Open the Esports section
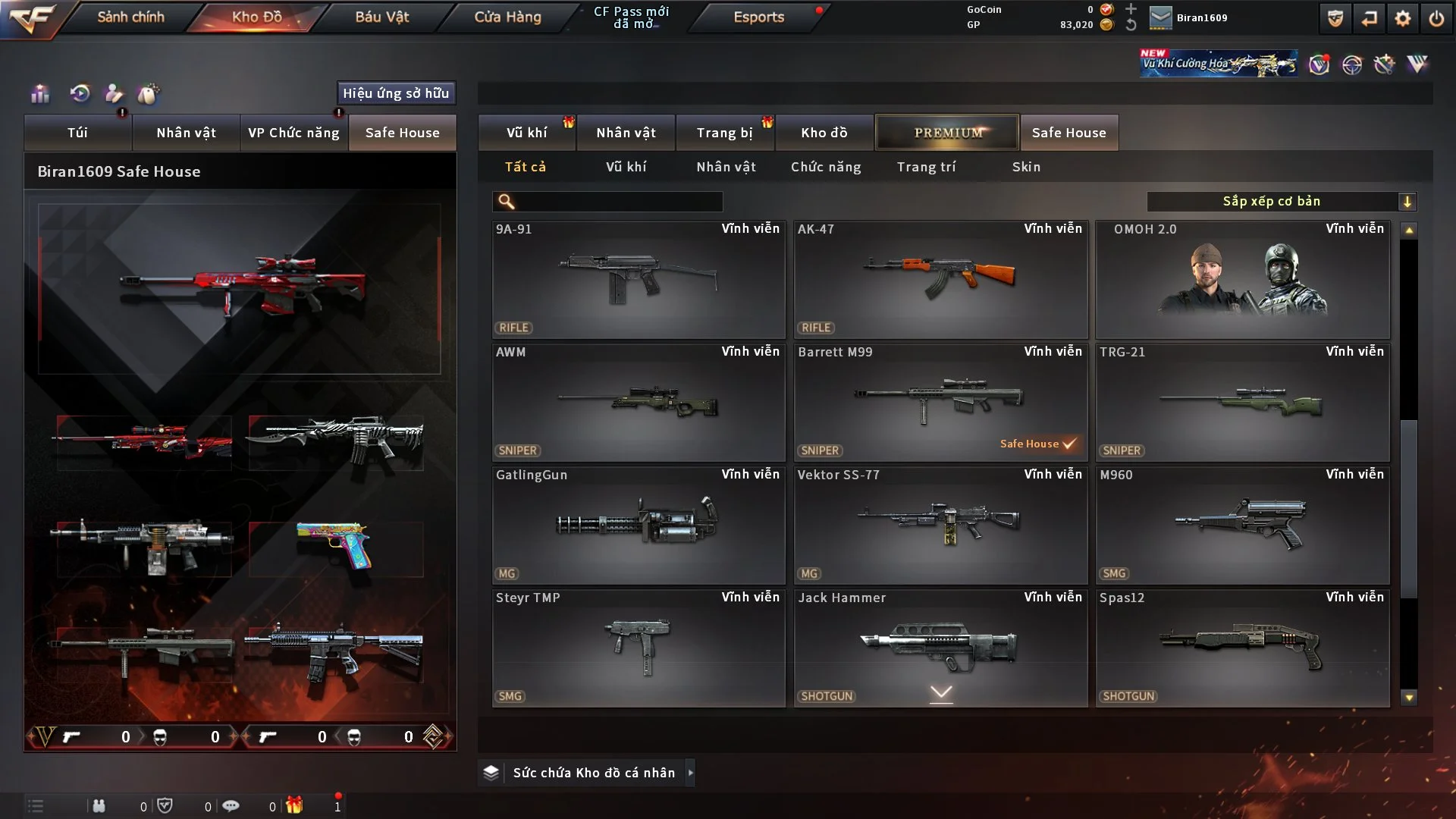 (758, 17)
